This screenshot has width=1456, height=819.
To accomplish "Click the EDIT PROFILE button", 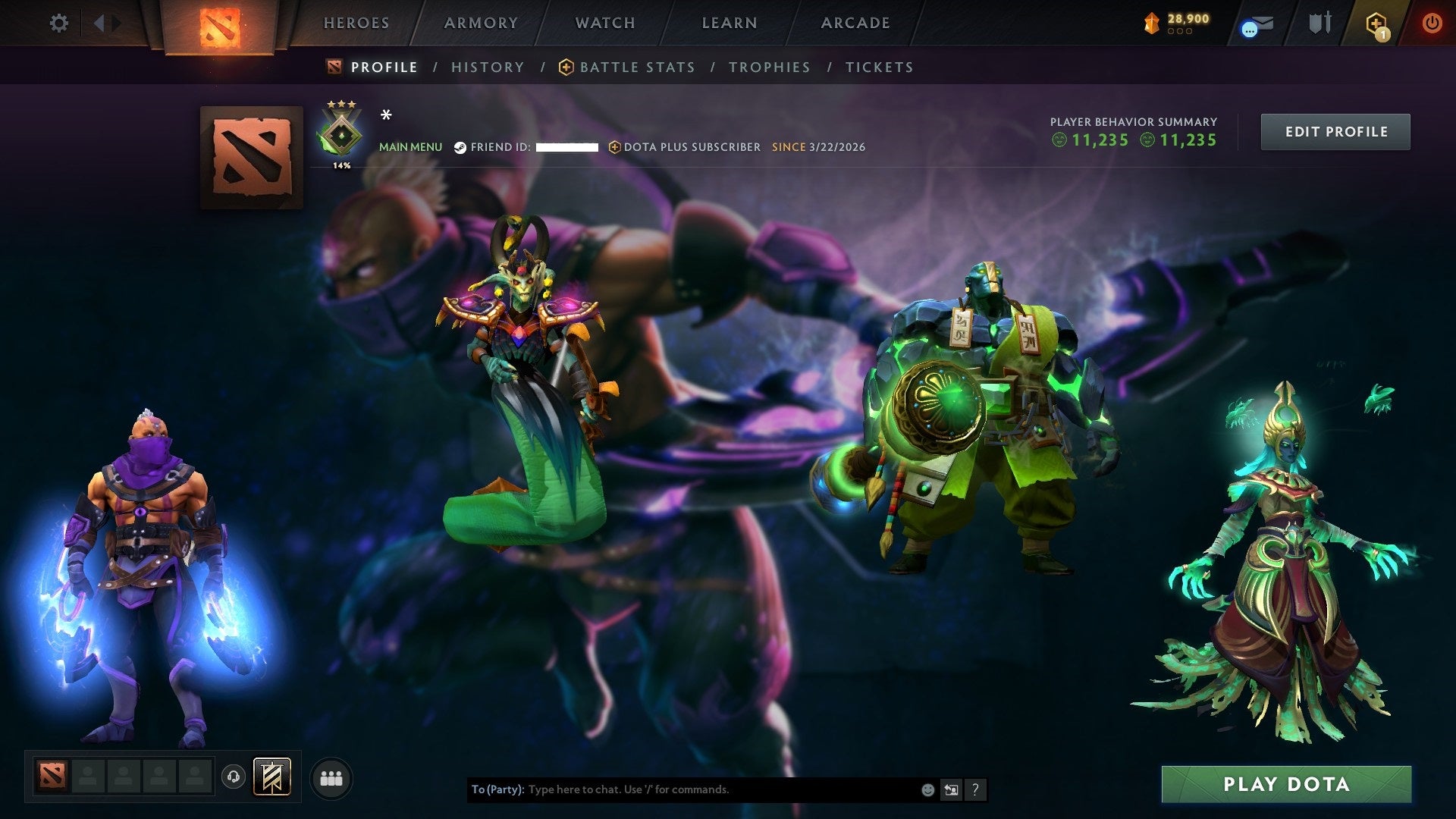I will 1335,131.
